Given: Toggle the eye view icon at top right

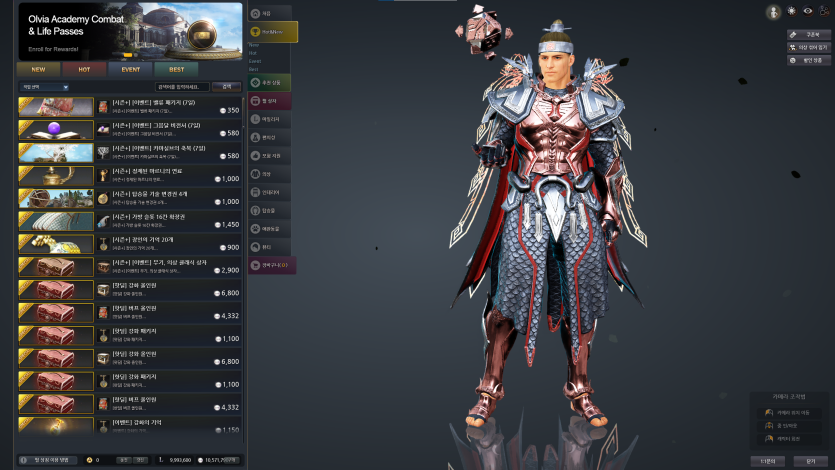Looking at the screenshot, I should (808, 11).
